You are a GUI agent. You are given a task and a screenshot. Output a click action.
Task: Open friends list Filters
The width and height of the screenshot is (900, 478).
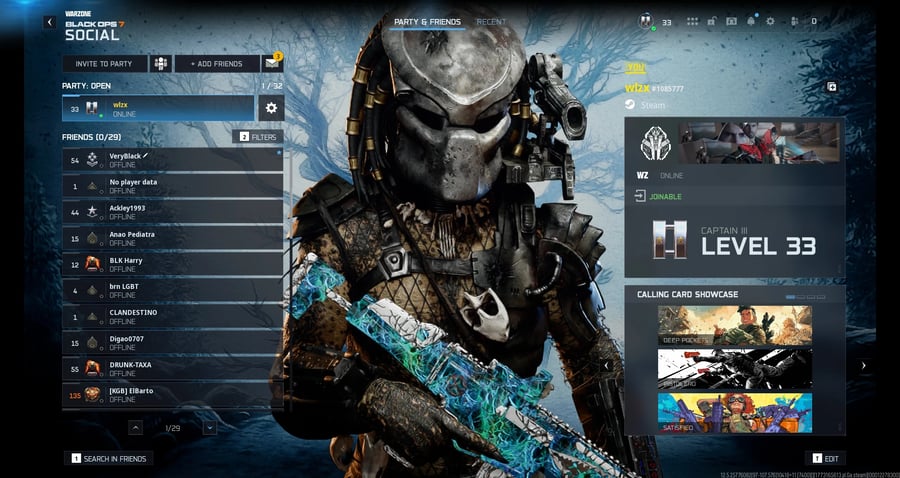(x=258, y=136)
